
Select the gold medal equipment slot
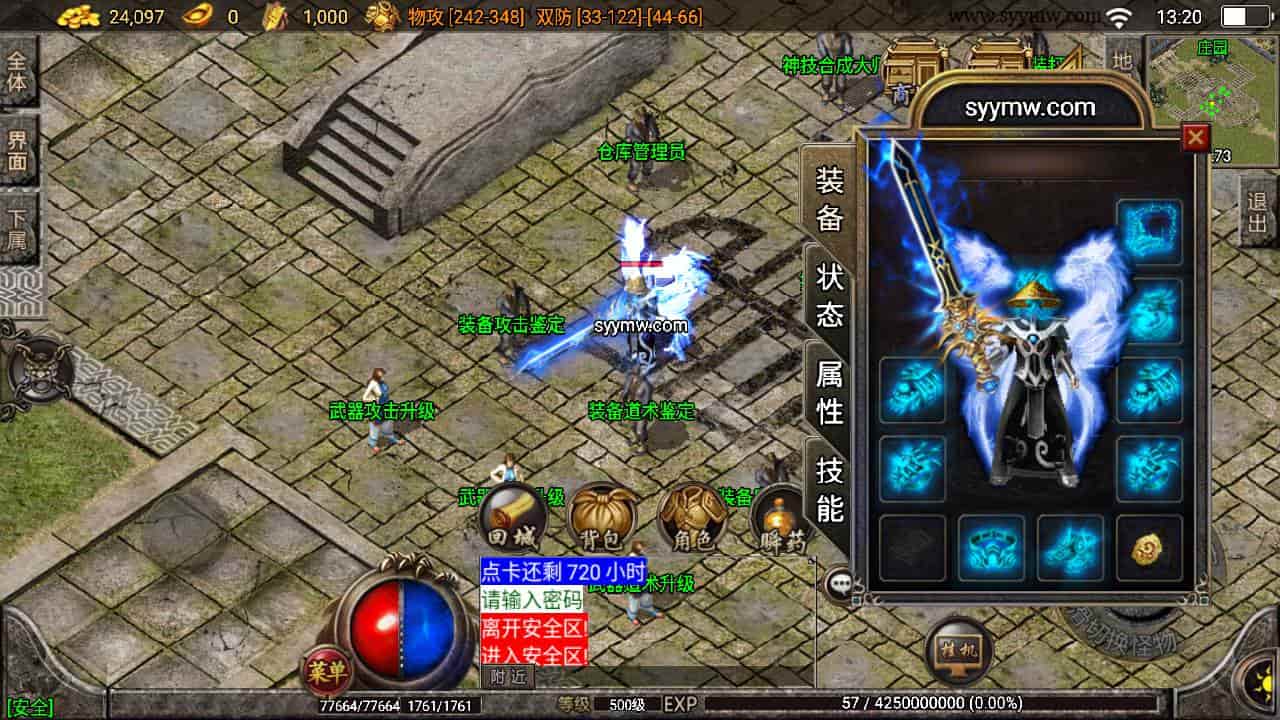[x=1149, y=547]
